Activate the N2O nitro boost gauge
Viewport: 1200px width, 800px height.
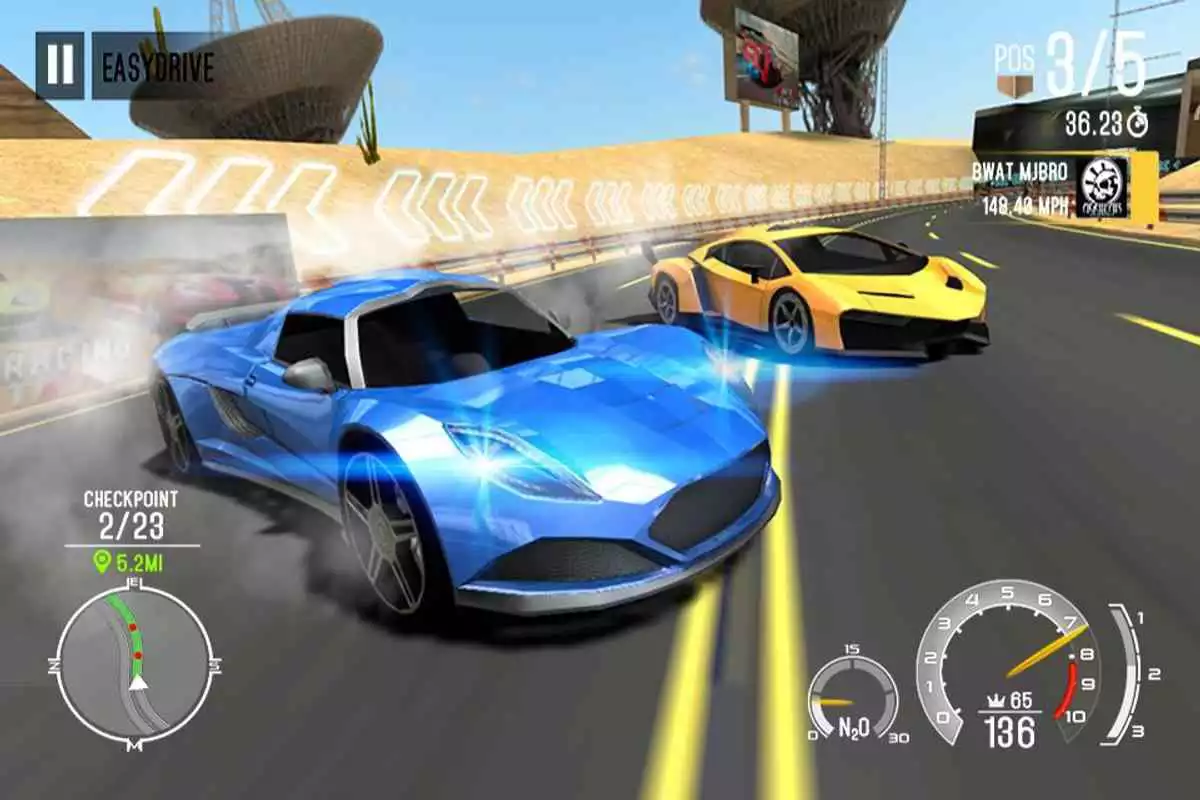[x=852, y=698]
